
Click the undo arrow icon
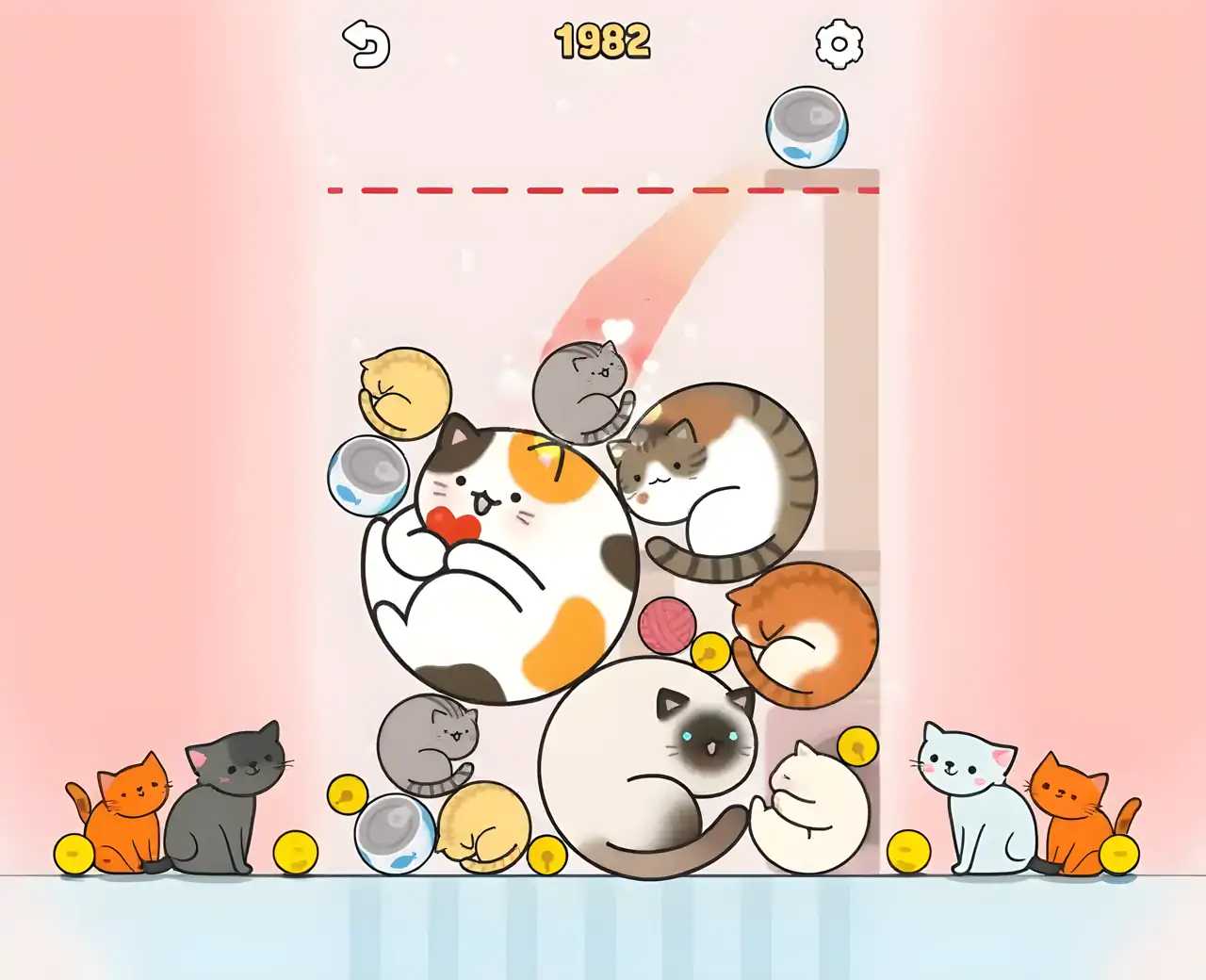(366, 42)
